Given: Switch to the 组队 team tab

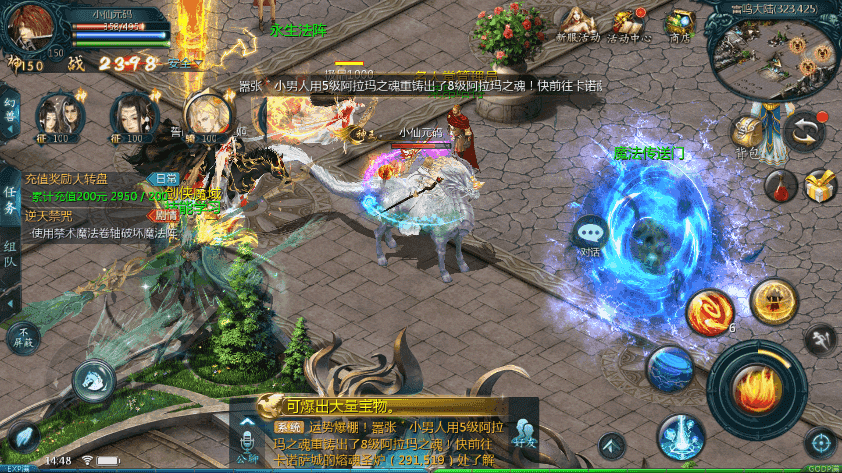Looking at the screenshot, I should click(x=10, y=253).
